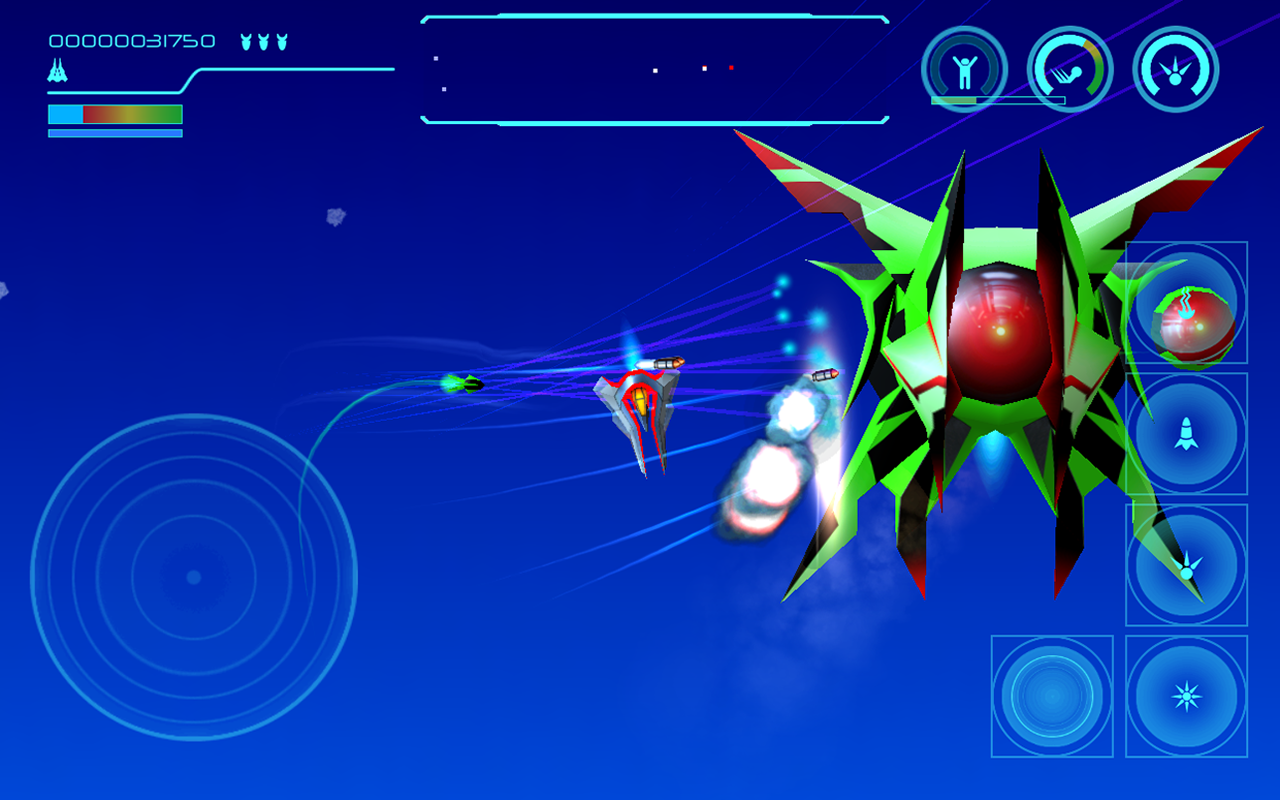Click the radar minimap panel at top center
The height and width of the screenshot is (800, 1280).
coord(655,70)
